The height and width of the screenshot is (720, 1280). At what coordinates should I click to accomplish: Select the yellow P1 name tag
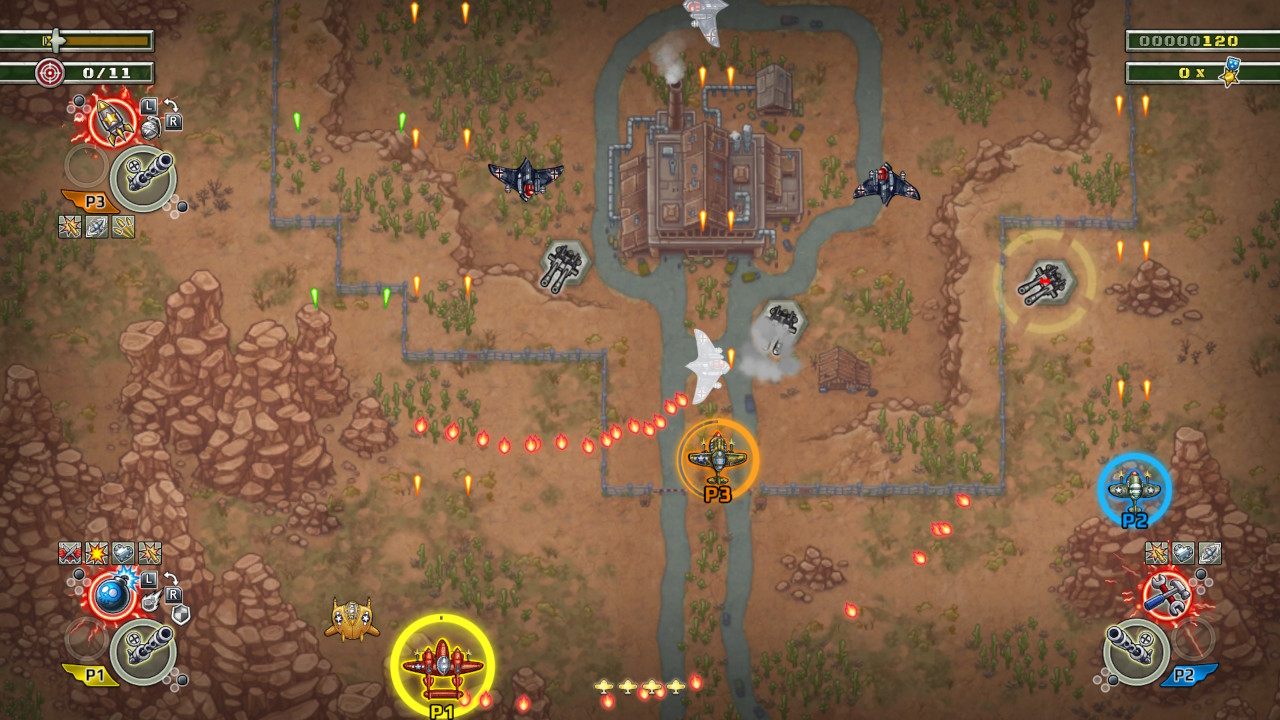[95, 674]
